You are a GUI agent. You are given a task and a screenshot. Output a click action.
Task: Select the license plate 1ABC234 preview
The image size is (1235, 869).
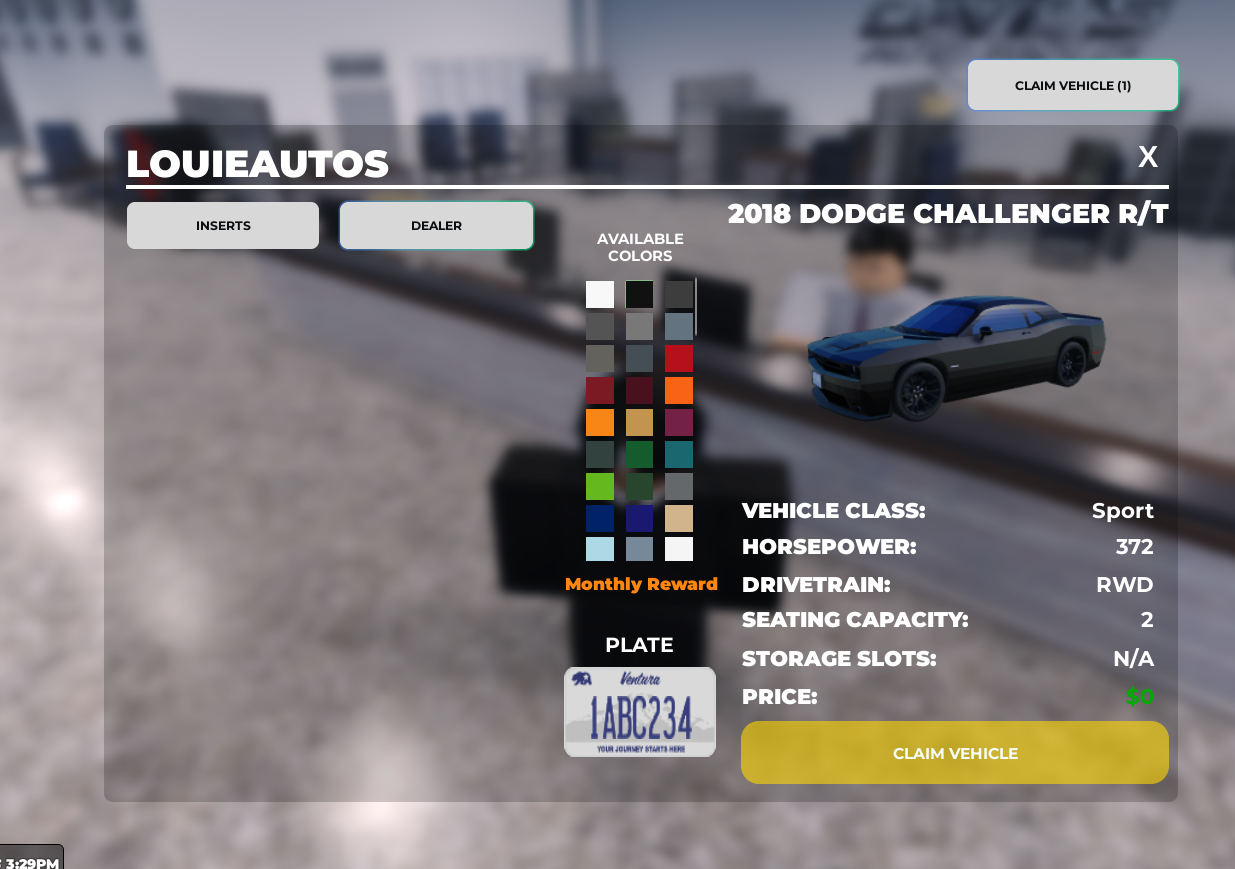640,712
